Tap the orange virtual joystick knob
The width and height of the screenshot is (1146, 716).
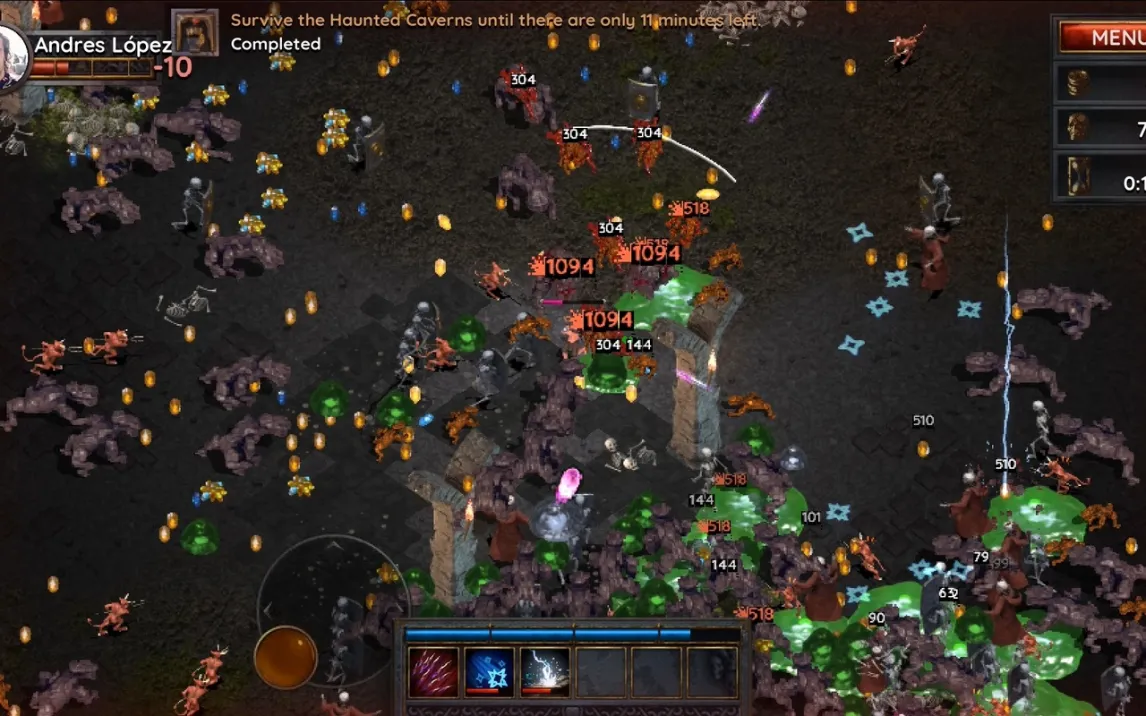[286, 657]
